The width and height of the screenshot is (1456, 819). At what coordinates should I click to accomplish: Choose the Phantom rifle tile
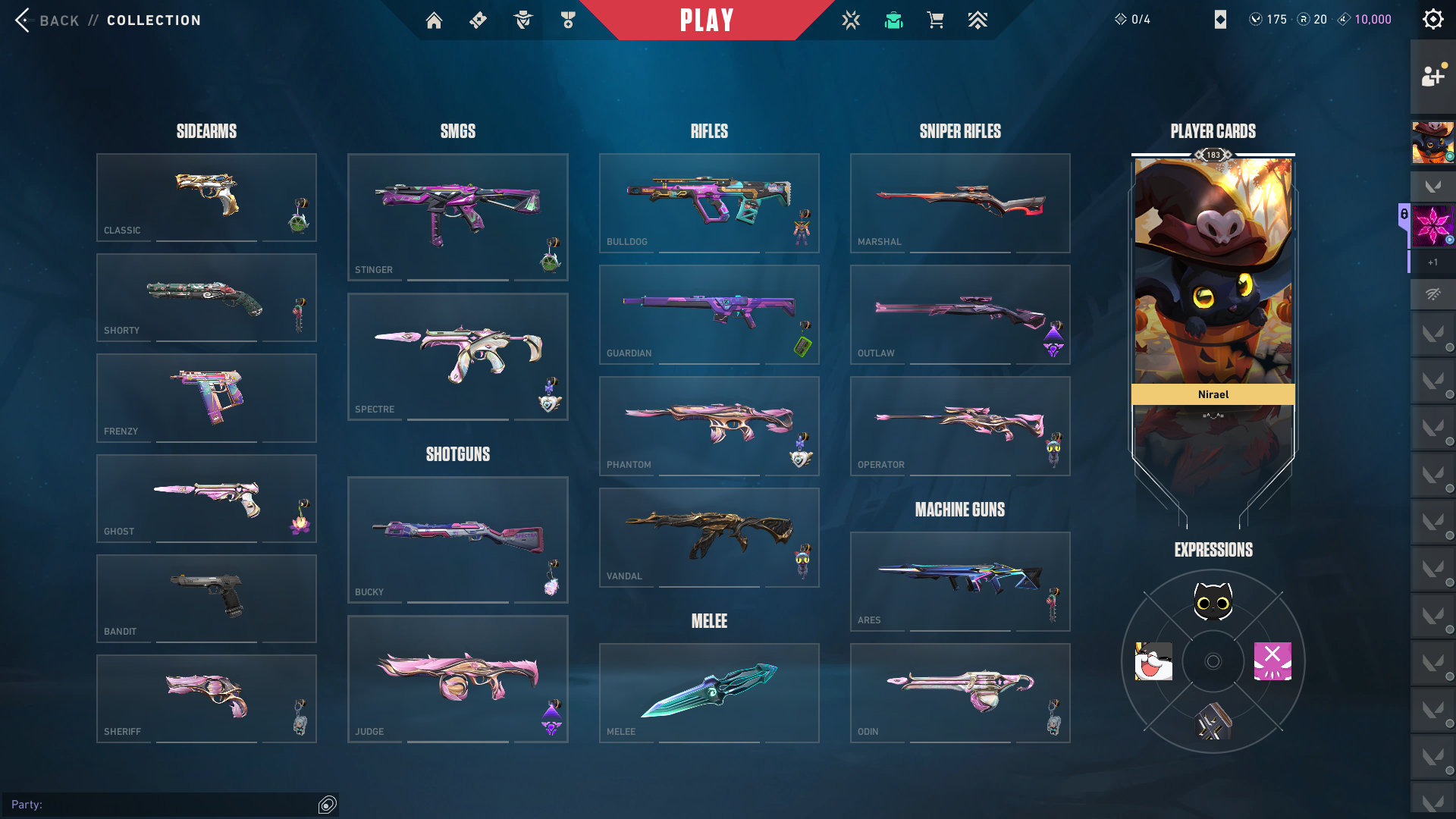(x=709, y=425)
